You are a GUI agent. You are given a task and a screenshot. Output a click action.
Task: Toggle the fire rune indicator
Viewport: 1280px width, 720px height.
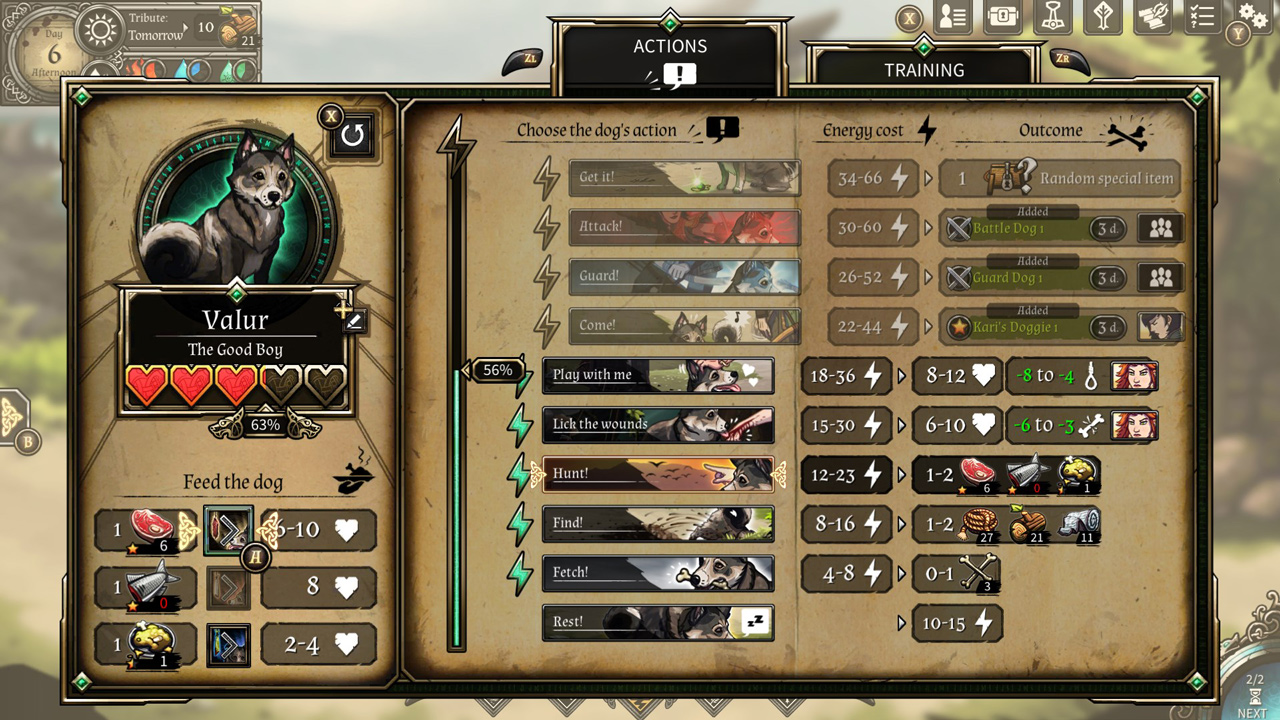153,70
